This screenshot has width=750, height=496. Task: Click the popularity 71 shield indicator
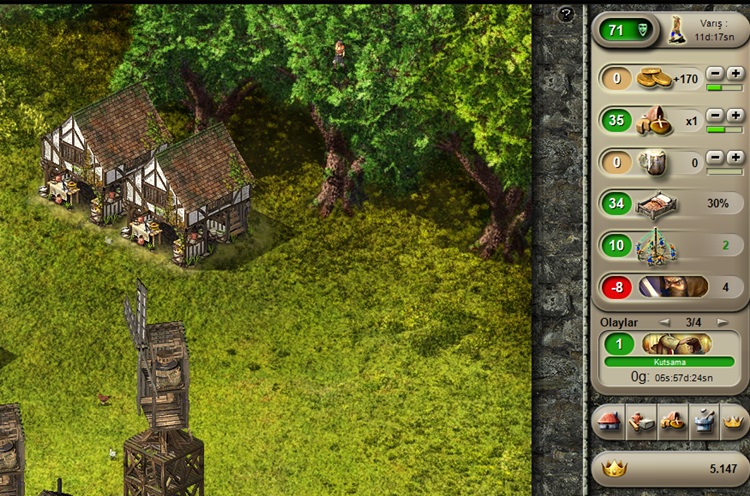click(625, 30)
